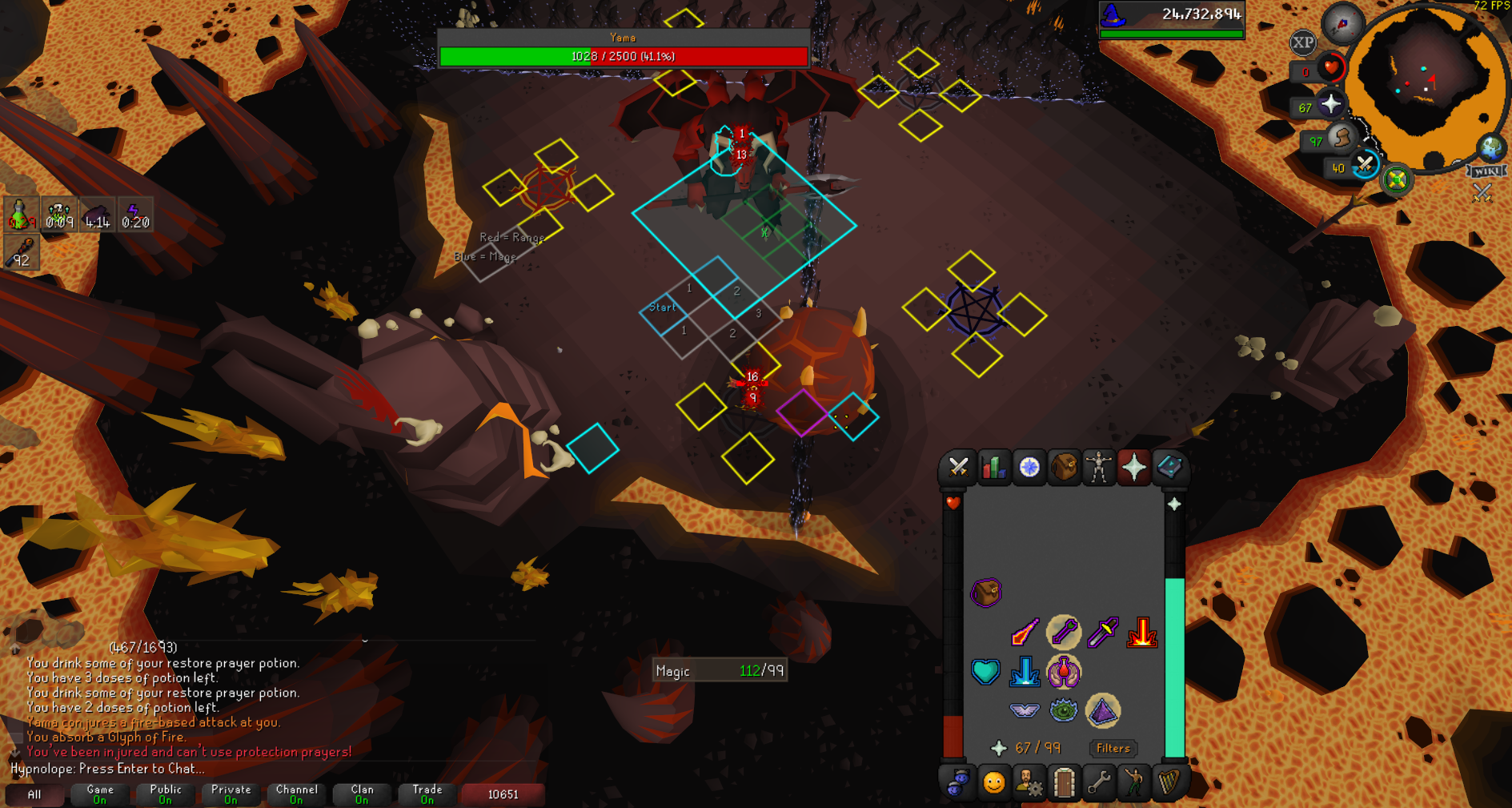Activate the red fire pillar prayer

[x=1141, y=633]
